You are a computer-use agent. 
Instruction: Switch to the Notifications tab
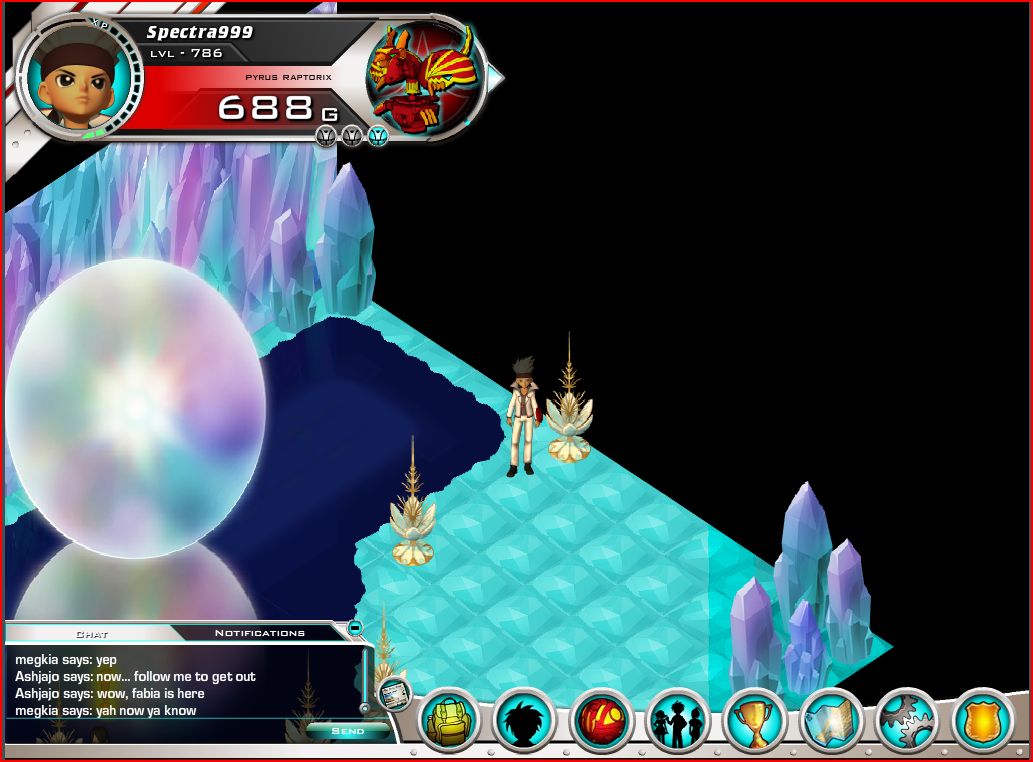(x=259, y=633)
